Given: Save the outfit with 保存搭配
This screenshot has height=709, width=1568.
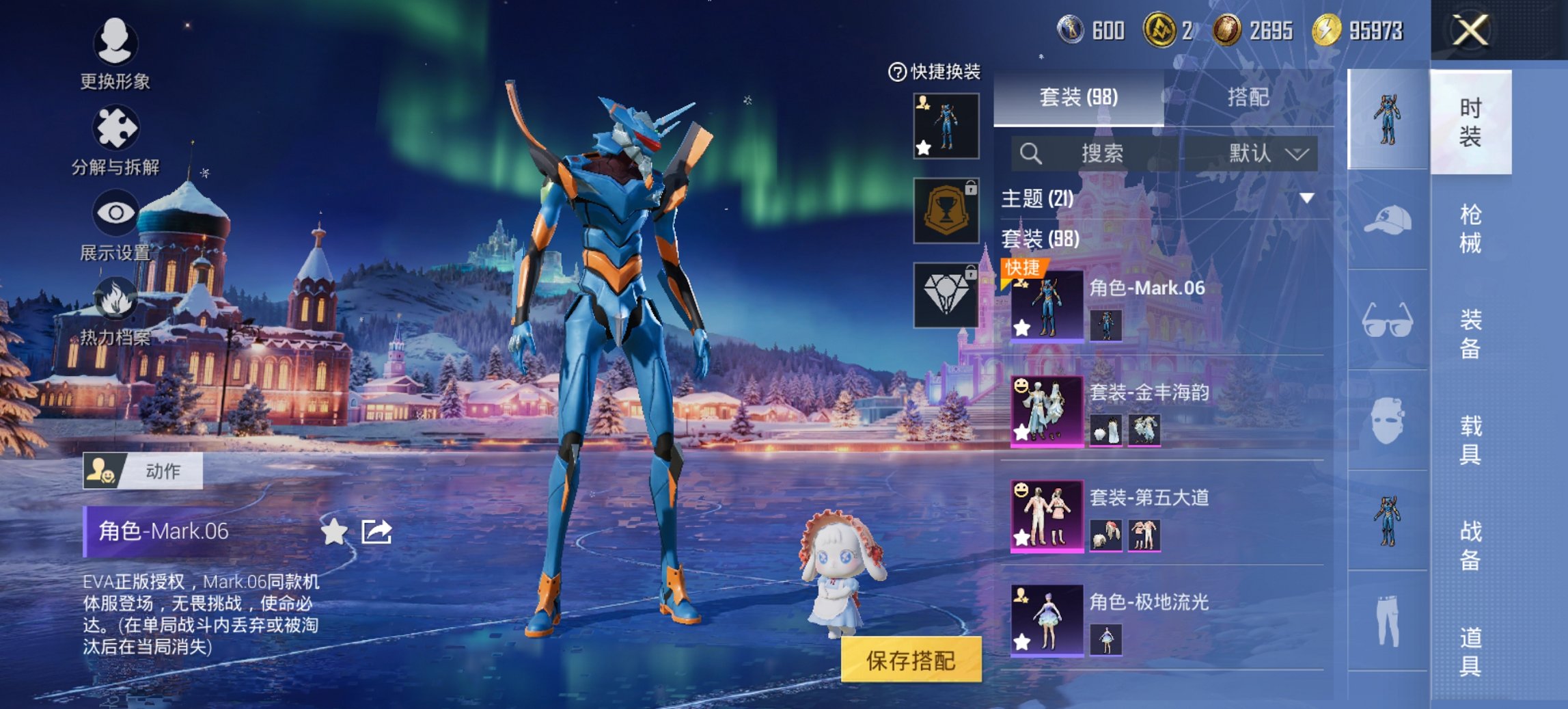Looking at the screenshot, I should click(x=911, y=660).
